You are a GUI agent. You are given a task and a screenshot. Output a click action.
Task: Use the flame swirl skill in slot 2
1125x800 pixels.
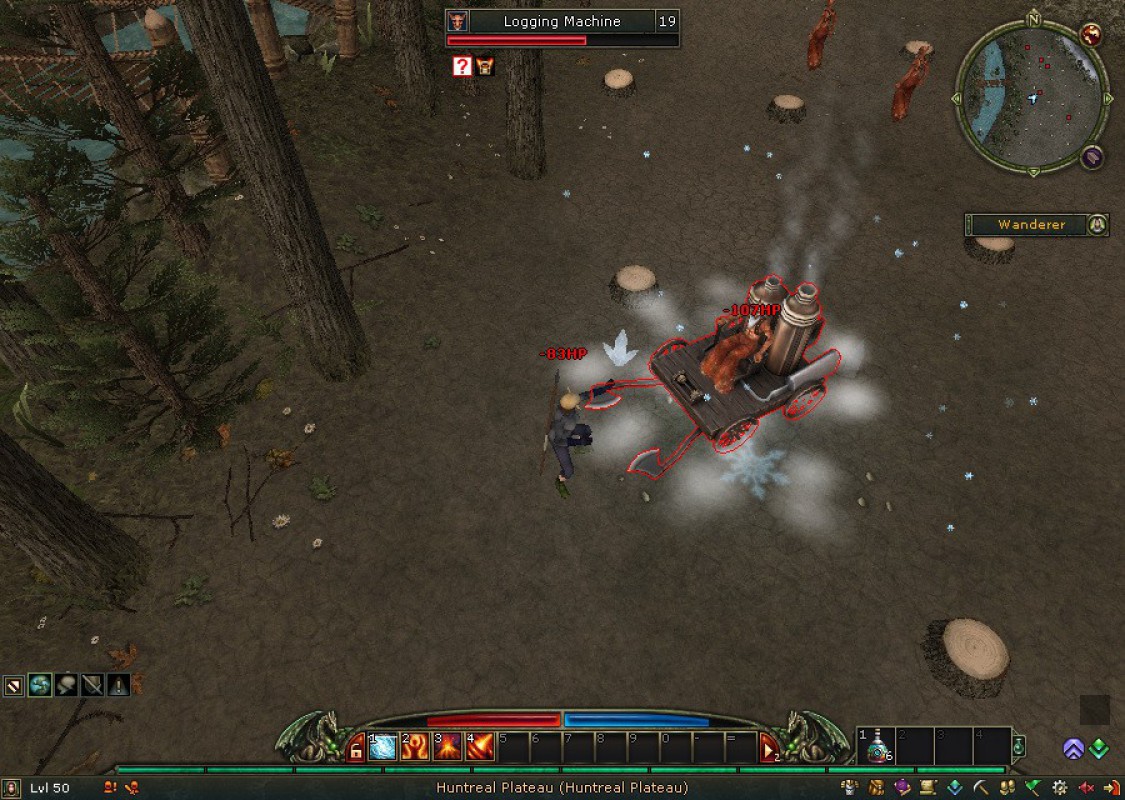[415, 747]
